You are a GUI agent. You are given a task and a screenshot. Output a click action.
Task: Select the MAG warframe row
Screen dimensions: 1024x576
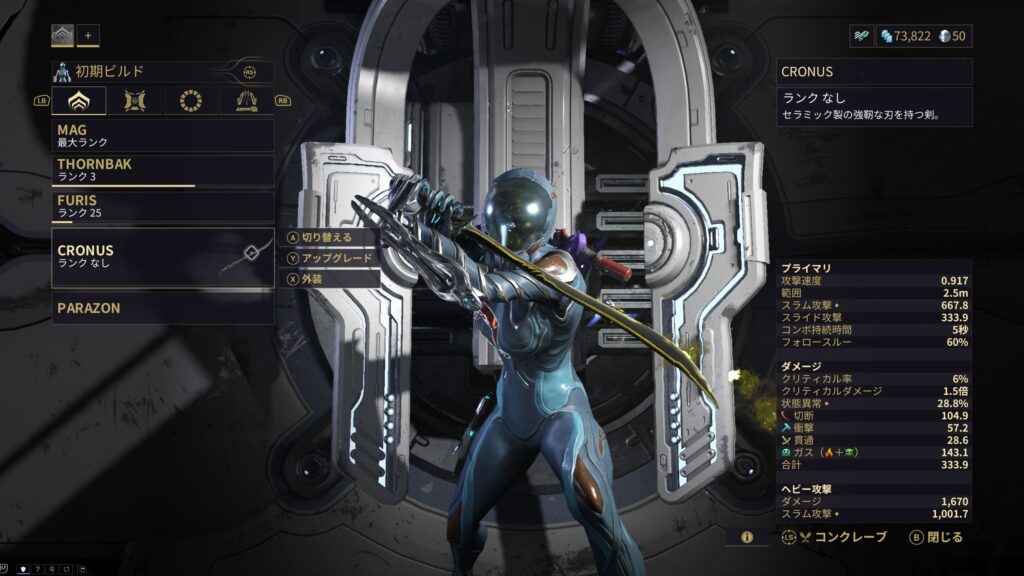162,136
